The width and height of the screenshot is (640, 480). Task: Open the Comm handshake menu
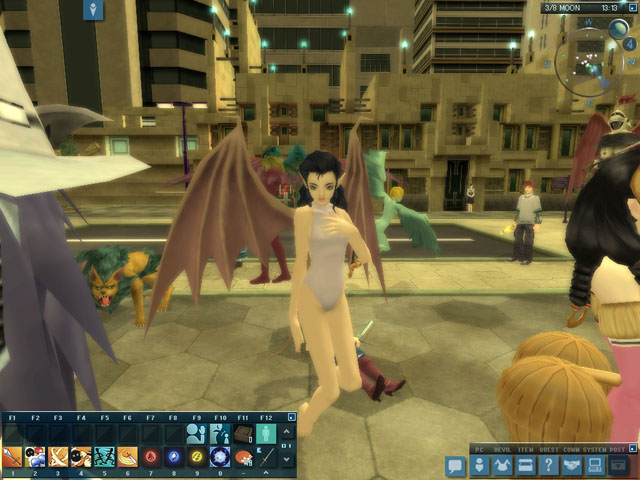coord(571,466)
